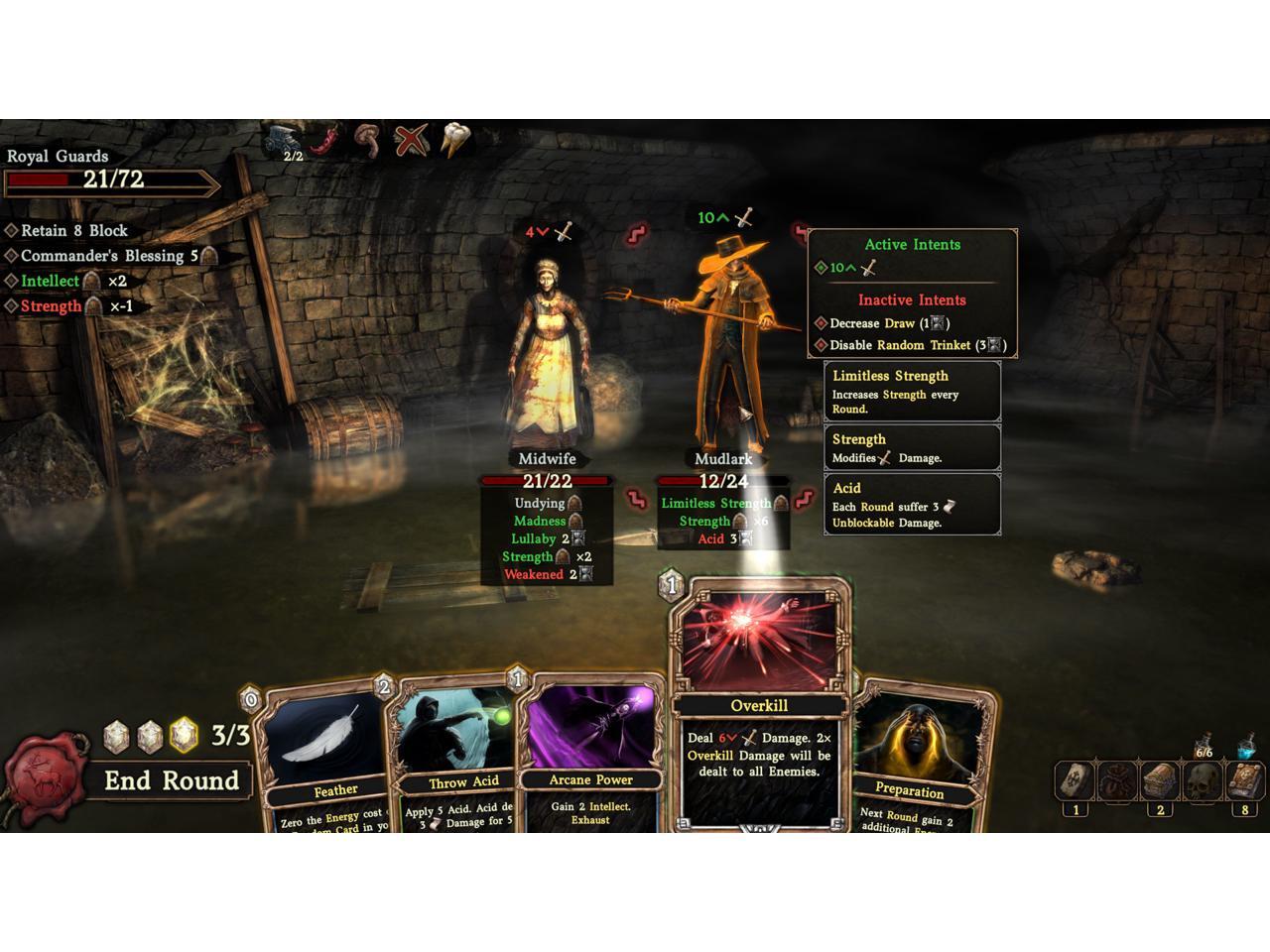Image resolution: width=1270 pixels, height=952 pixels.
Task: Inspect the red chili pepper trinket
Action: [x=326, y=140]
